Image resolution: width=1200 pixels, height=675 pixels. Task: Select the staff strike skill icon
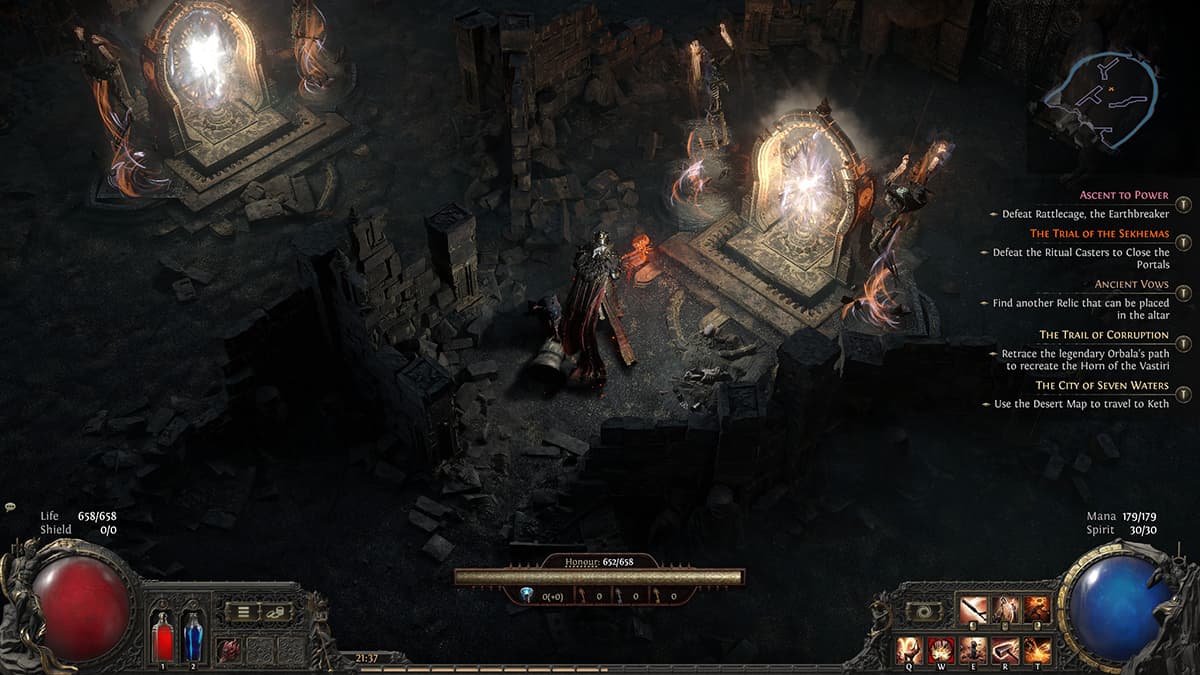973,610
